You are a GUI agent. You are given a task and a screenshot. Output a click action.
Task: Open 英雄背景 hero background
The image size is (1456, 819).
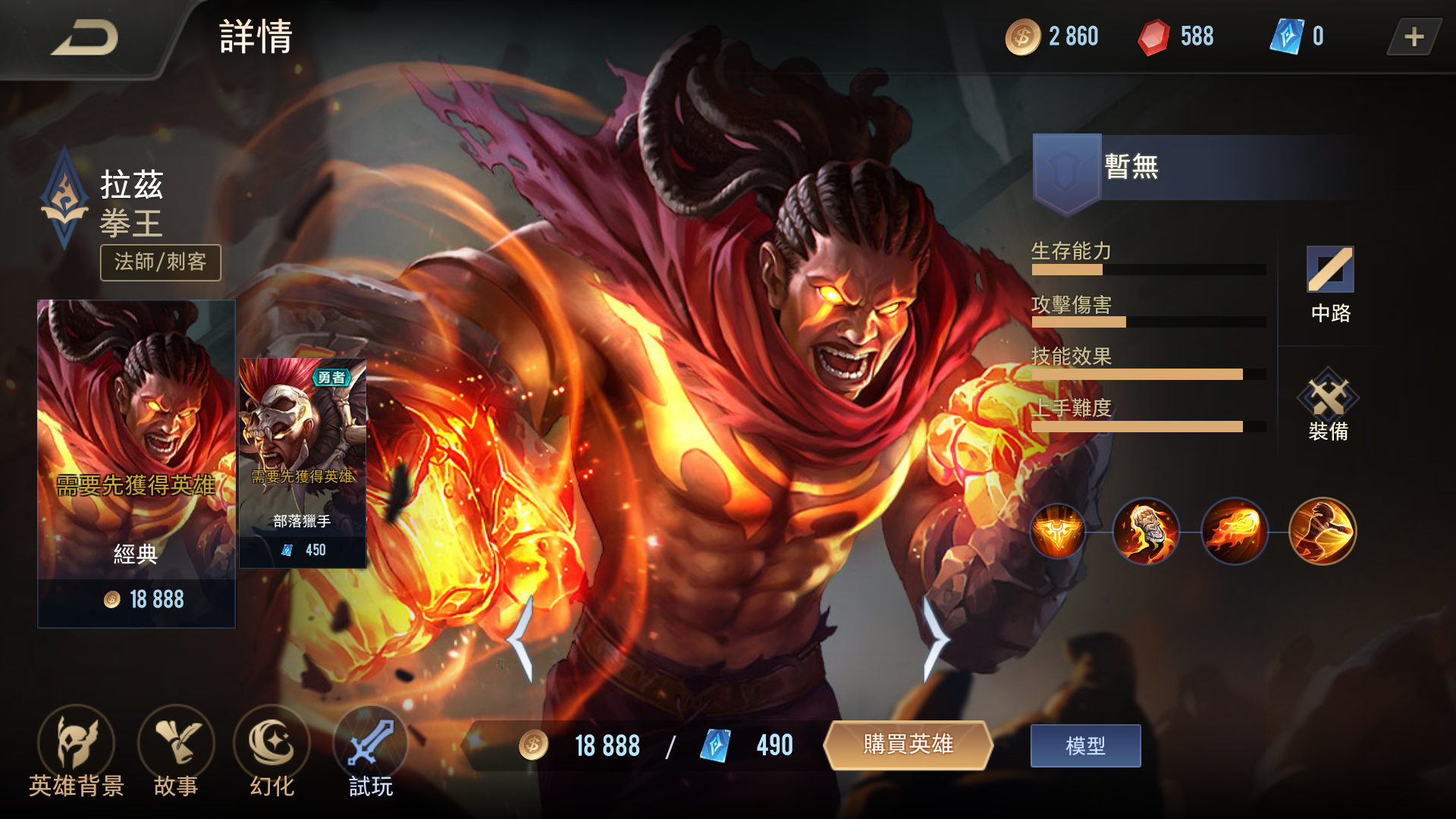(76, 752)
